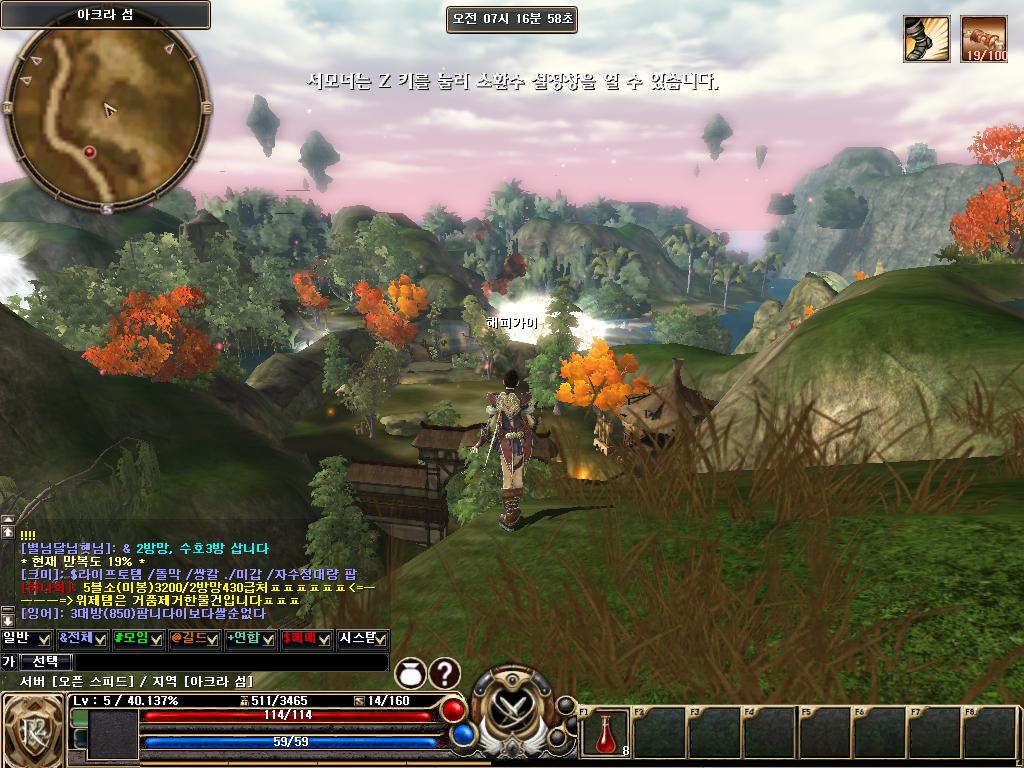This screenshot has height=768, width=1024.
Task: Click the chat log scroll up arrow
Action: [x=8, y=533]
